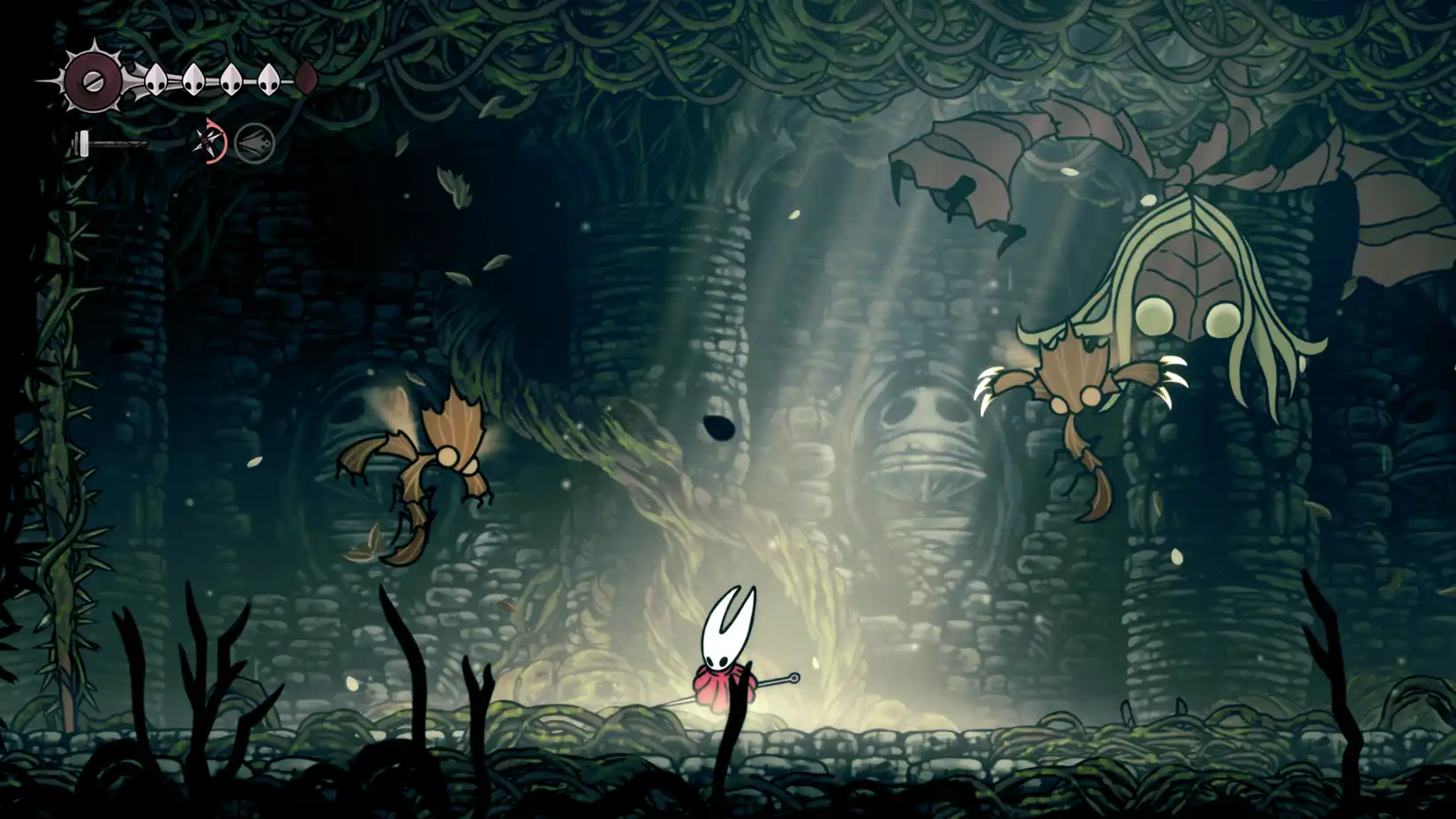This screenshot has width=1456, height=819.
Task: Click the straight pin tool icon
Action: (209, 141)
